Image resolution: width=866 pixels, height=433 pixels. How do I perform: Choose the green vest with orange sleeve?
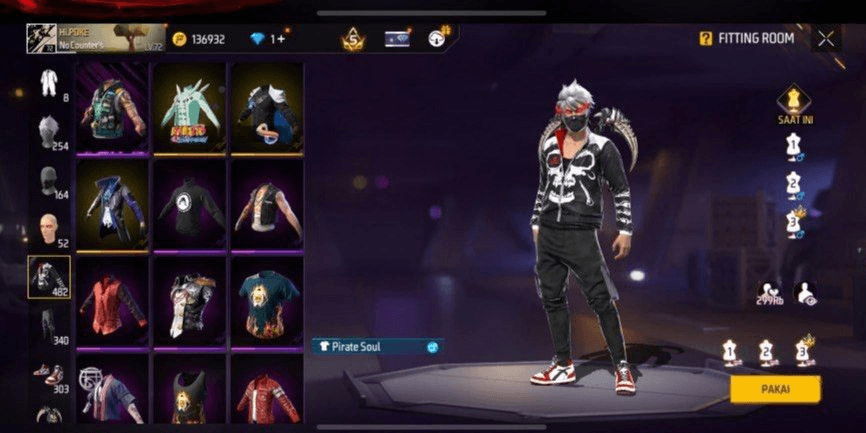(112, 109)
